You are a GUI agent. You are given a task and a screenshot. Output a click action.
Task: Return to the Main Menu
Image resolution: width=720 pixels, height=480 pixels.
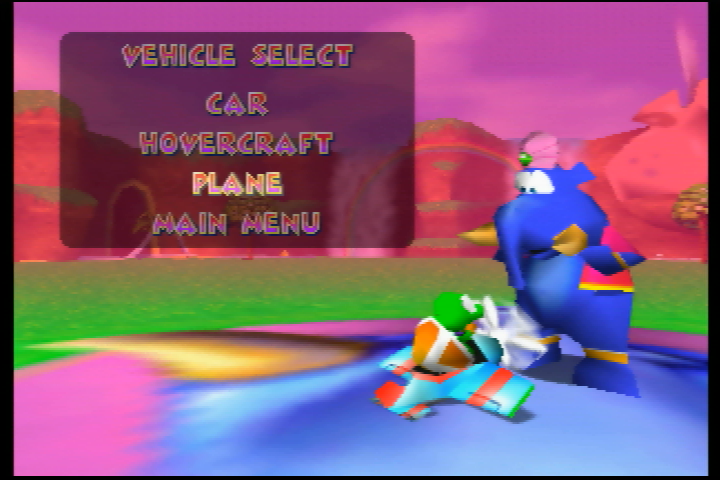tap(236, 222)
